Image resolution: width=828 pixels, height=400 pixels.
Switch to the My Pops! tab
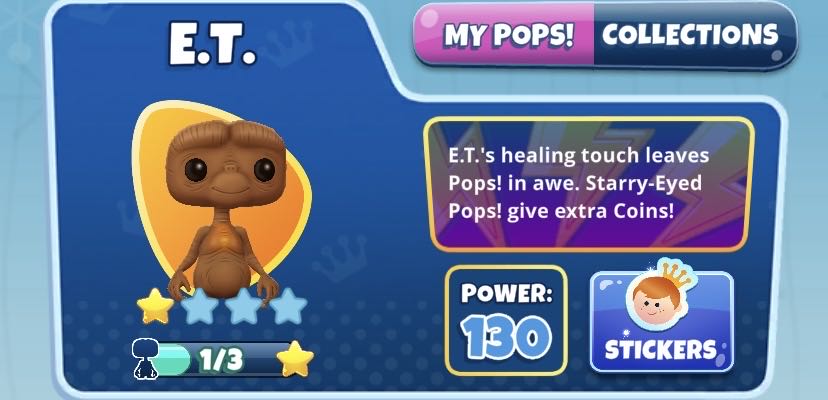508,36
